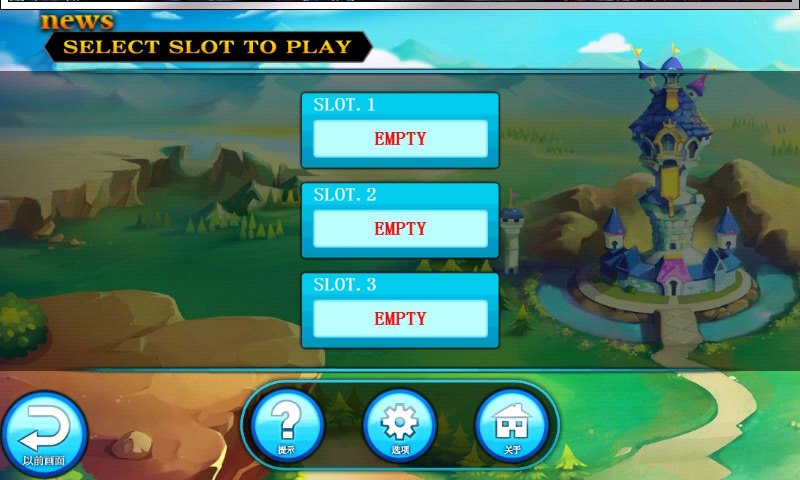This screenshot has width=800, height=480.
Task: Open hints with the question mark button
Action: click(287, 424)
